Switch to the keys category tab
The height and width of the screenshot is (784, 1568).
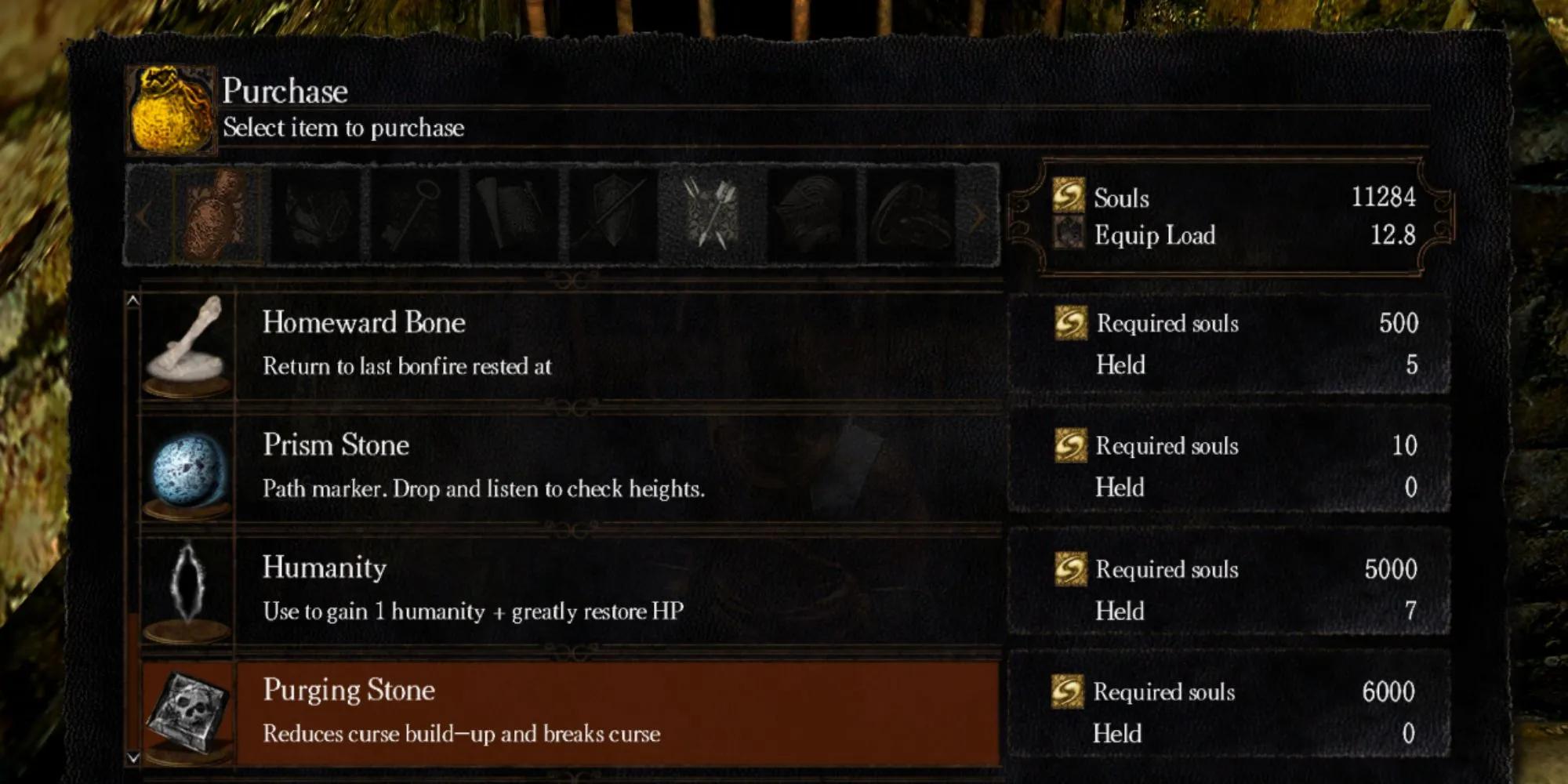[x=416, y=214]
